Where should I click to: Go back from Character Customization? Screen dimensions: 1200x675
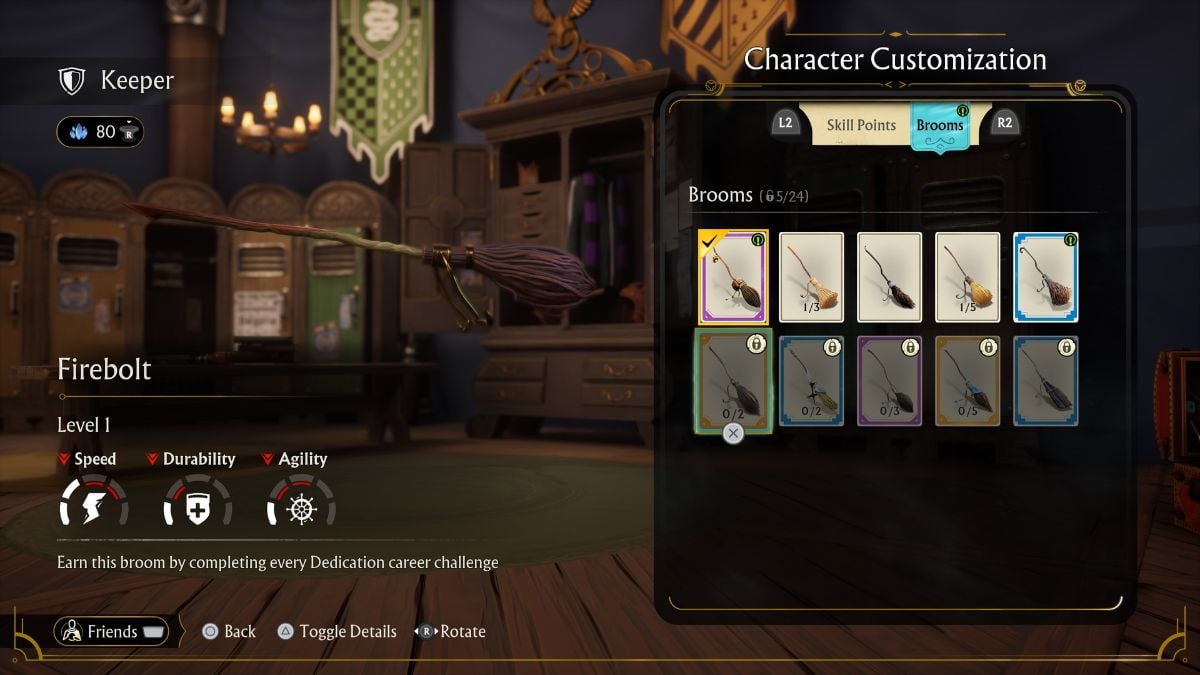pos(229,632)
